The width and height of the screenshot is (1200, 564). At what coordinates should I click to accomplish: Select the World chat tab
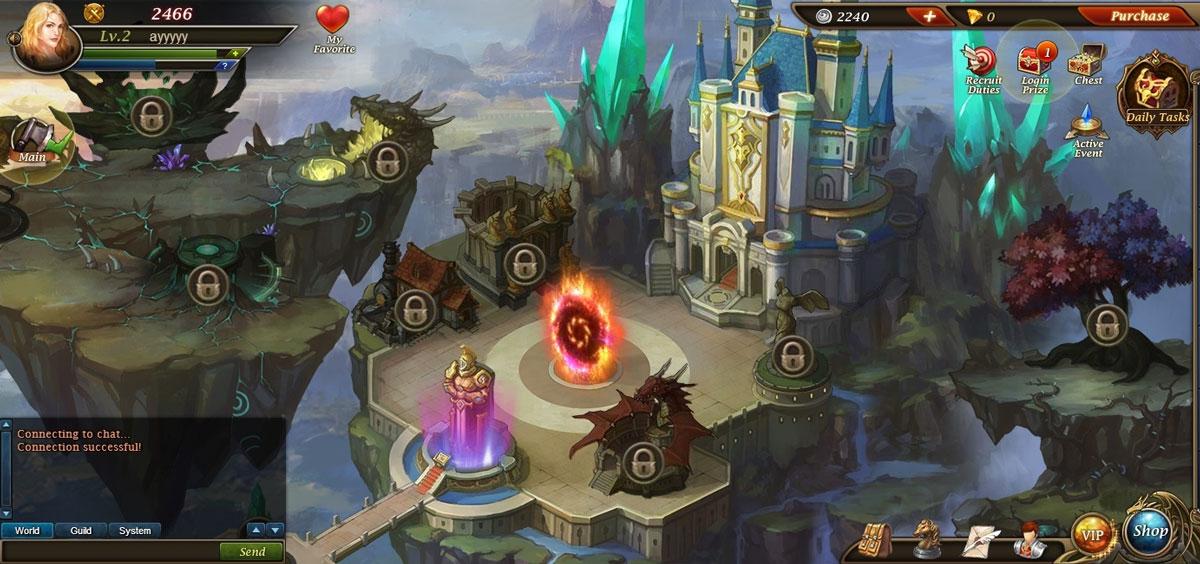click(x=27, y=530)
